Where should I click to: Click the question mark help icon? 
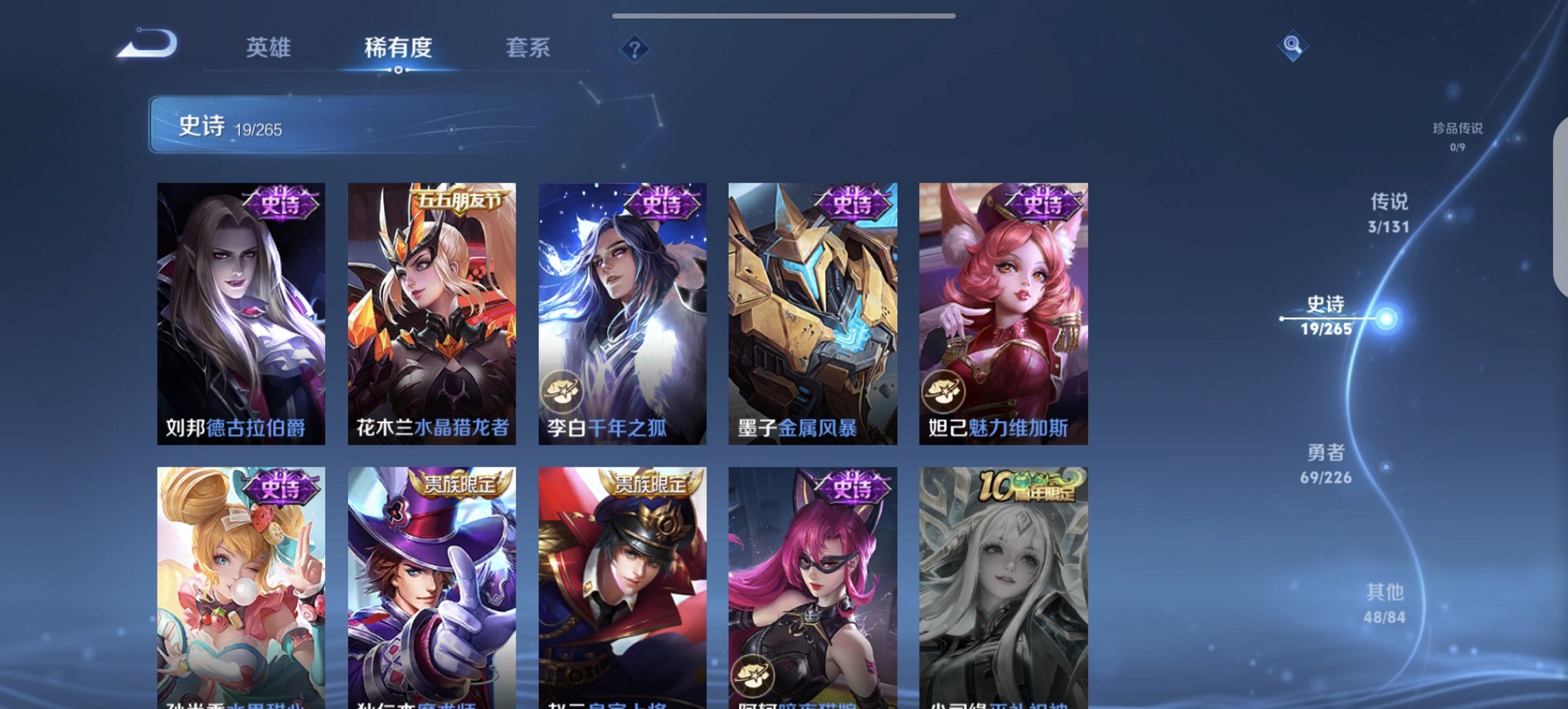635,48
